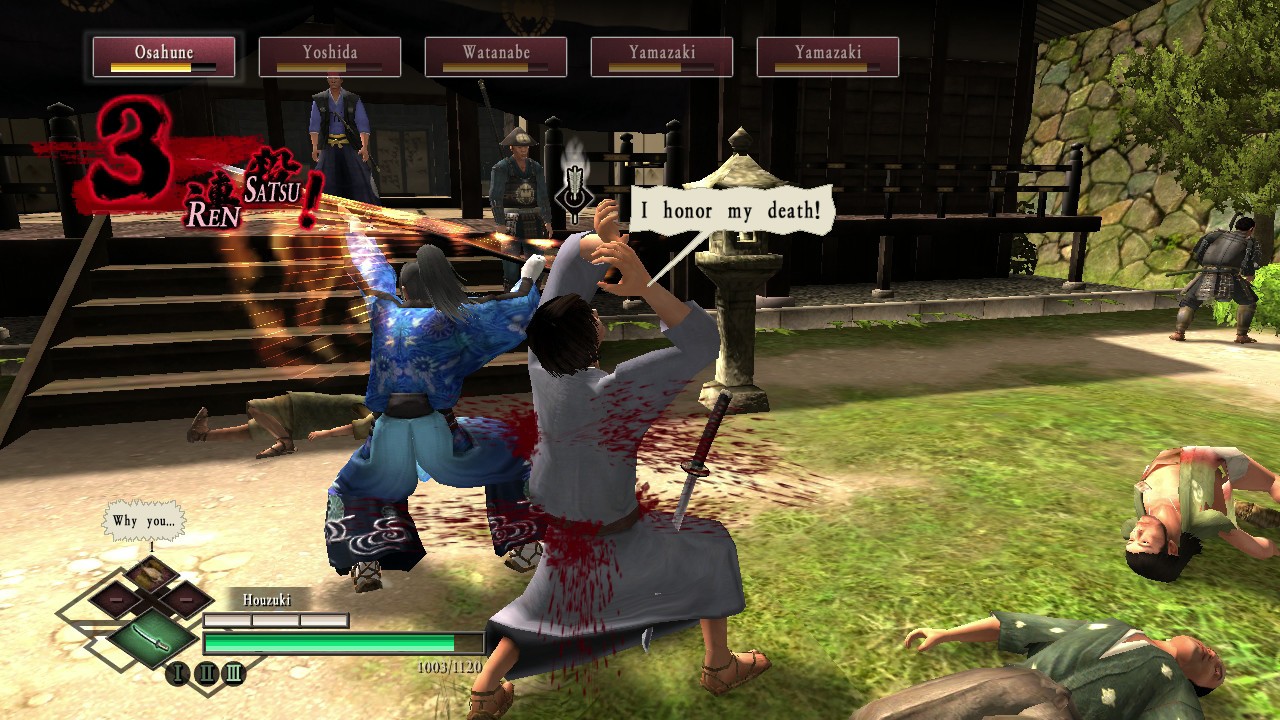Toggle the Osahune character nameplate
The height and width of the screenshot is (720, 1280).
click(164, 56)
